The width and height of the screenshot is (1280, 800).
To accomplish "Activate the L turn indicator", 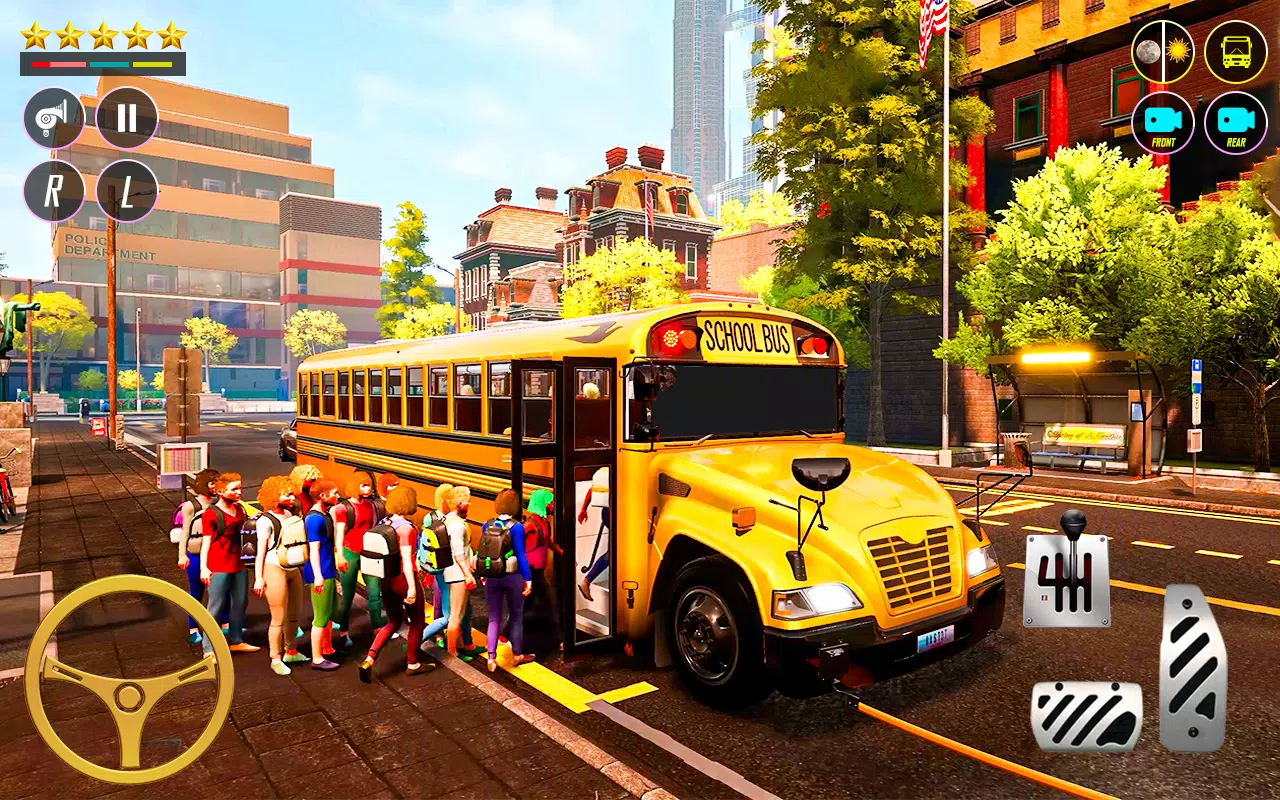I will tap(127, 191).
